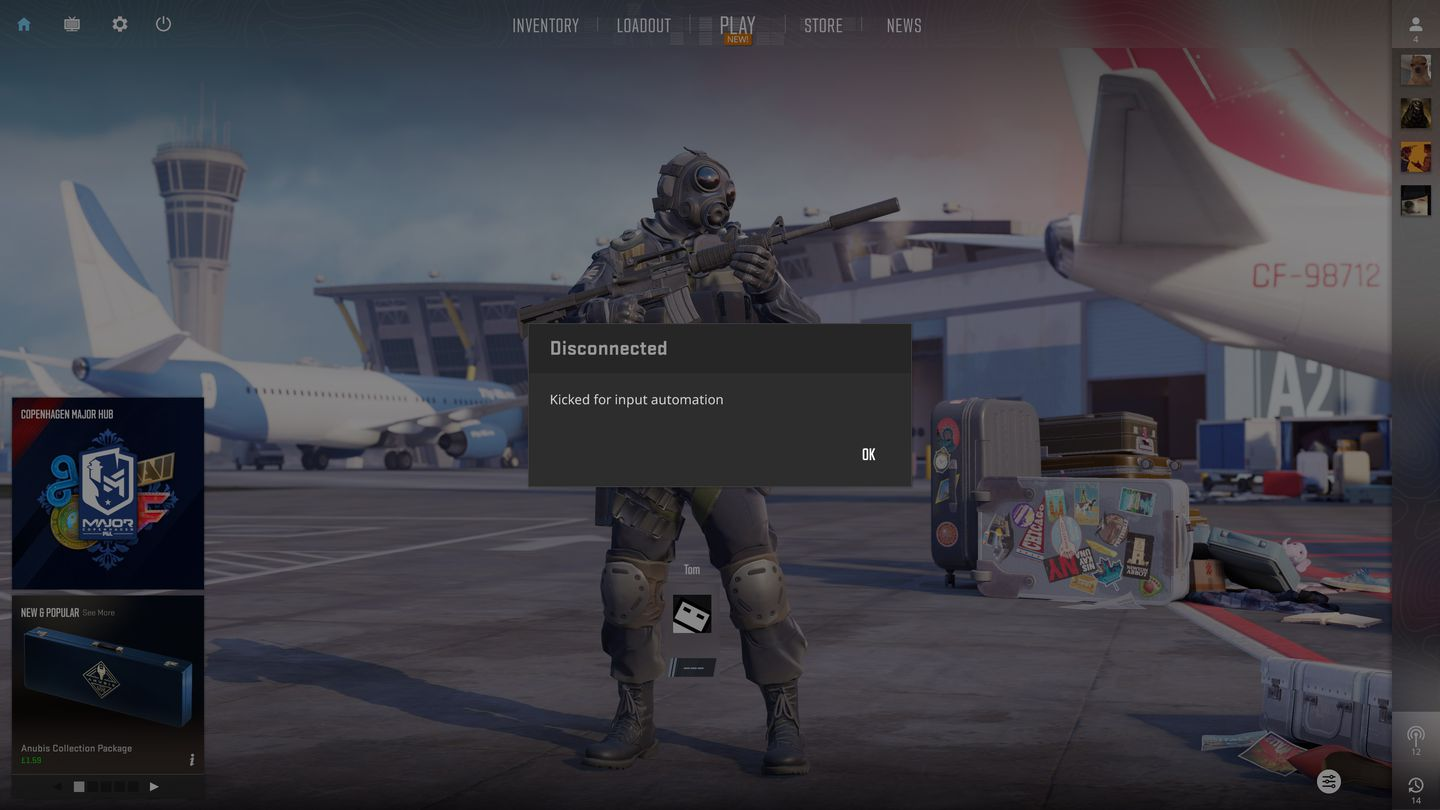The image size is (1440, 810).
Task: Click the round sliders customization button
Action: (x=1328, y=782)
